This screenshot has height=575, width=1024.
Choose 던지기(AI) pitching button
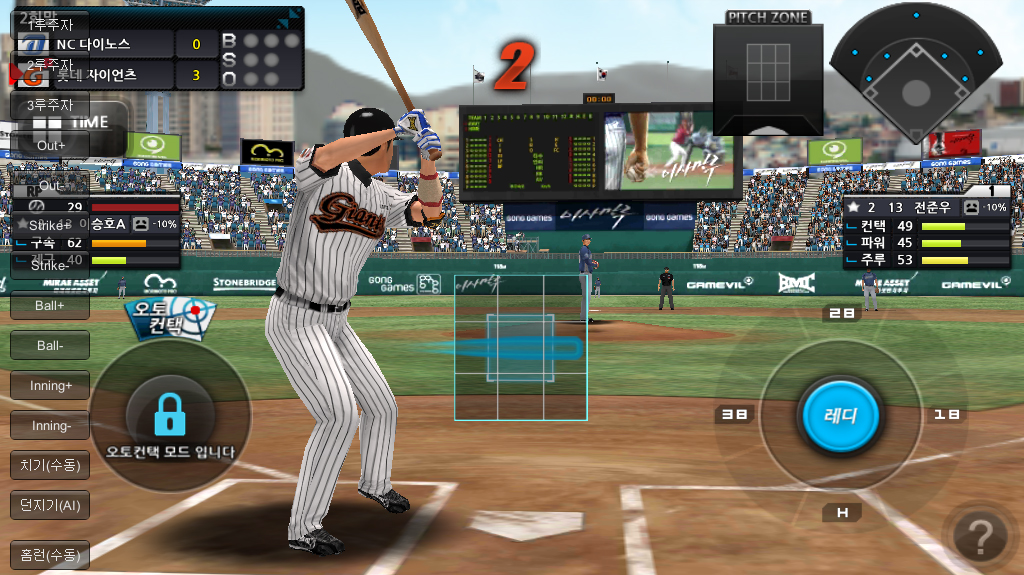(50, 505)
